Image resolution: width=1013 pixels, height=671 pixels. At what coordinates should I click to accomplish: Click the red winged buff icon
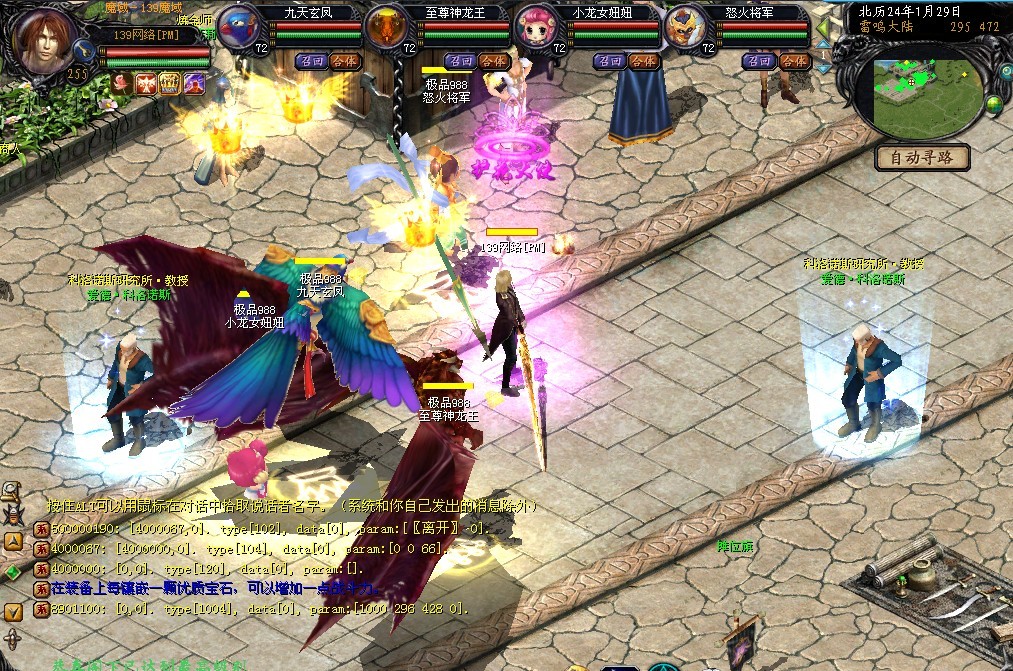[x=146, y=83]
